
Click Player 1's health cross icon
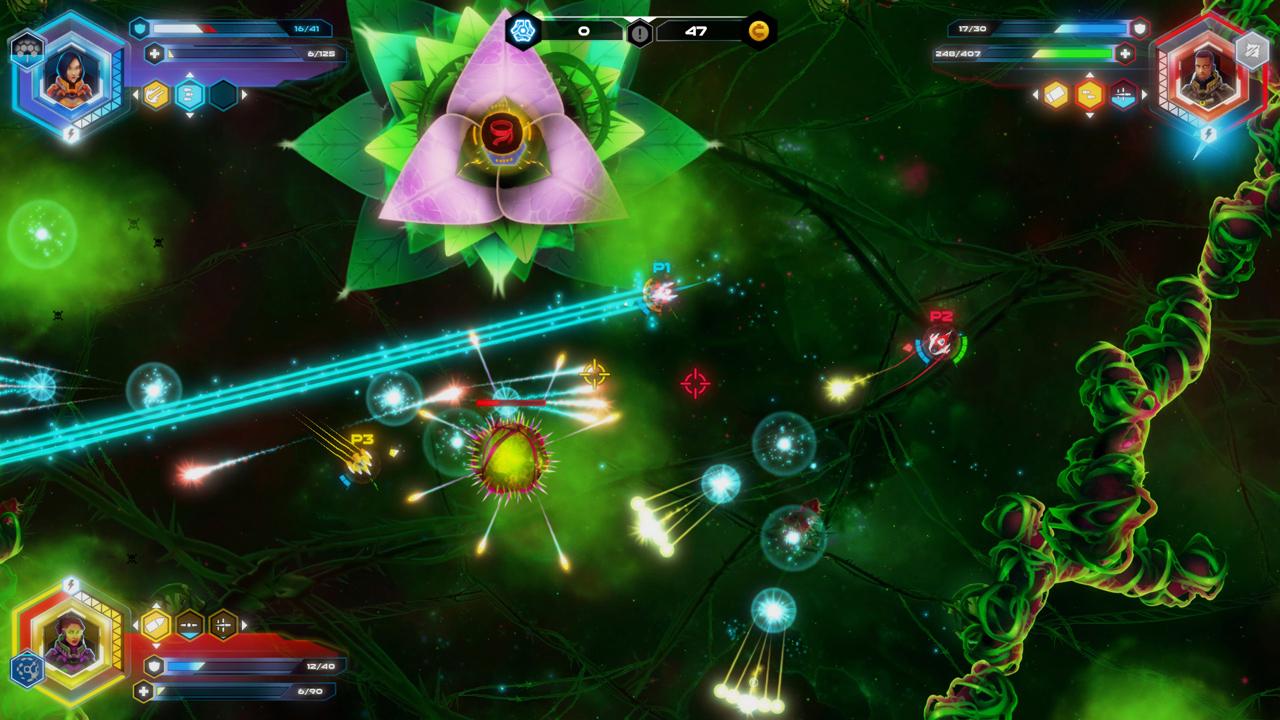click(x=154, y=52)
